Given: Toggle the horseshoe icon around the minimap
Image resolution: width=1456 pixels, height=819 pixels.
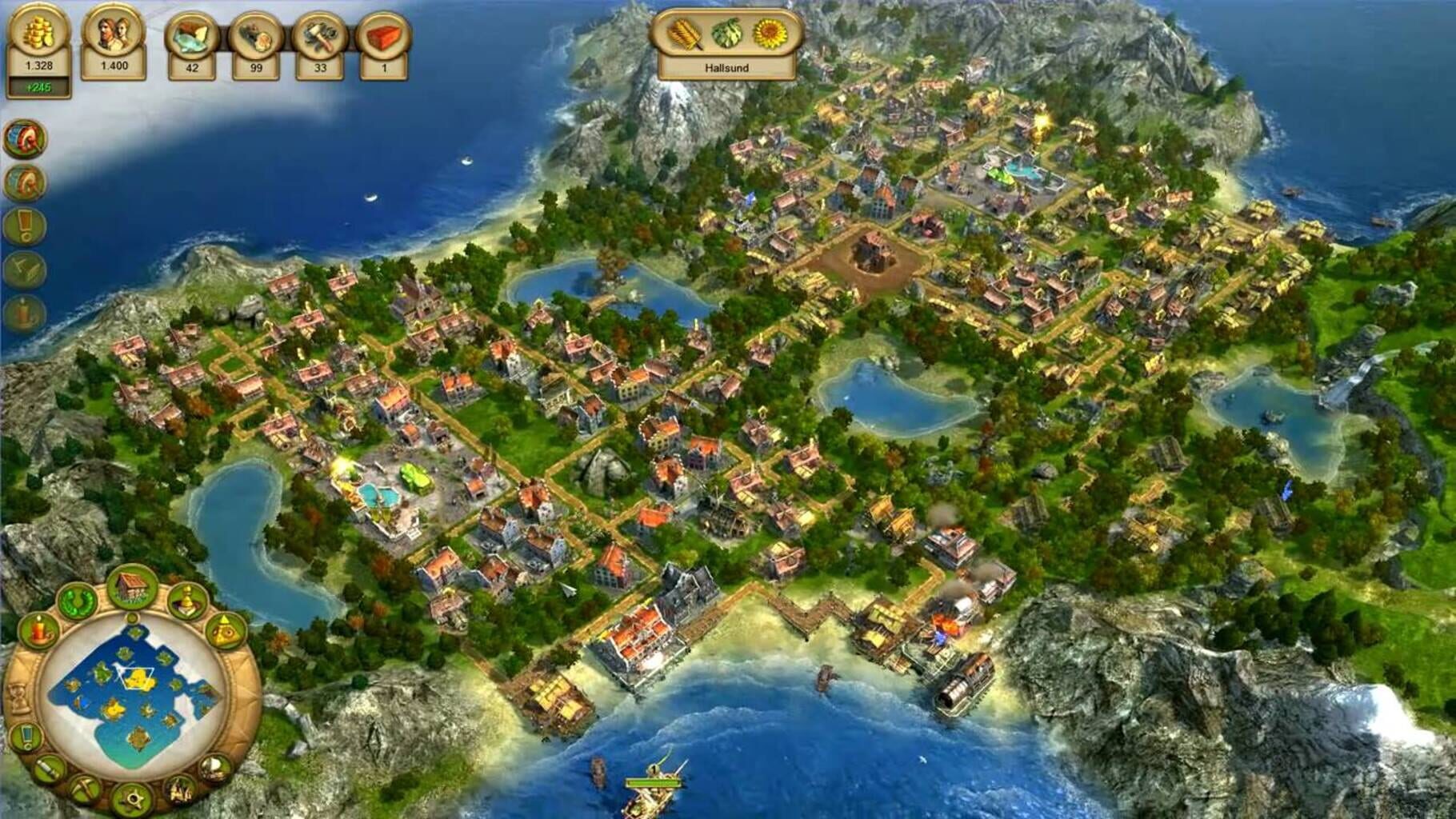Looking at the screenshot, I should pyautogui.click(x=76, y=601).
